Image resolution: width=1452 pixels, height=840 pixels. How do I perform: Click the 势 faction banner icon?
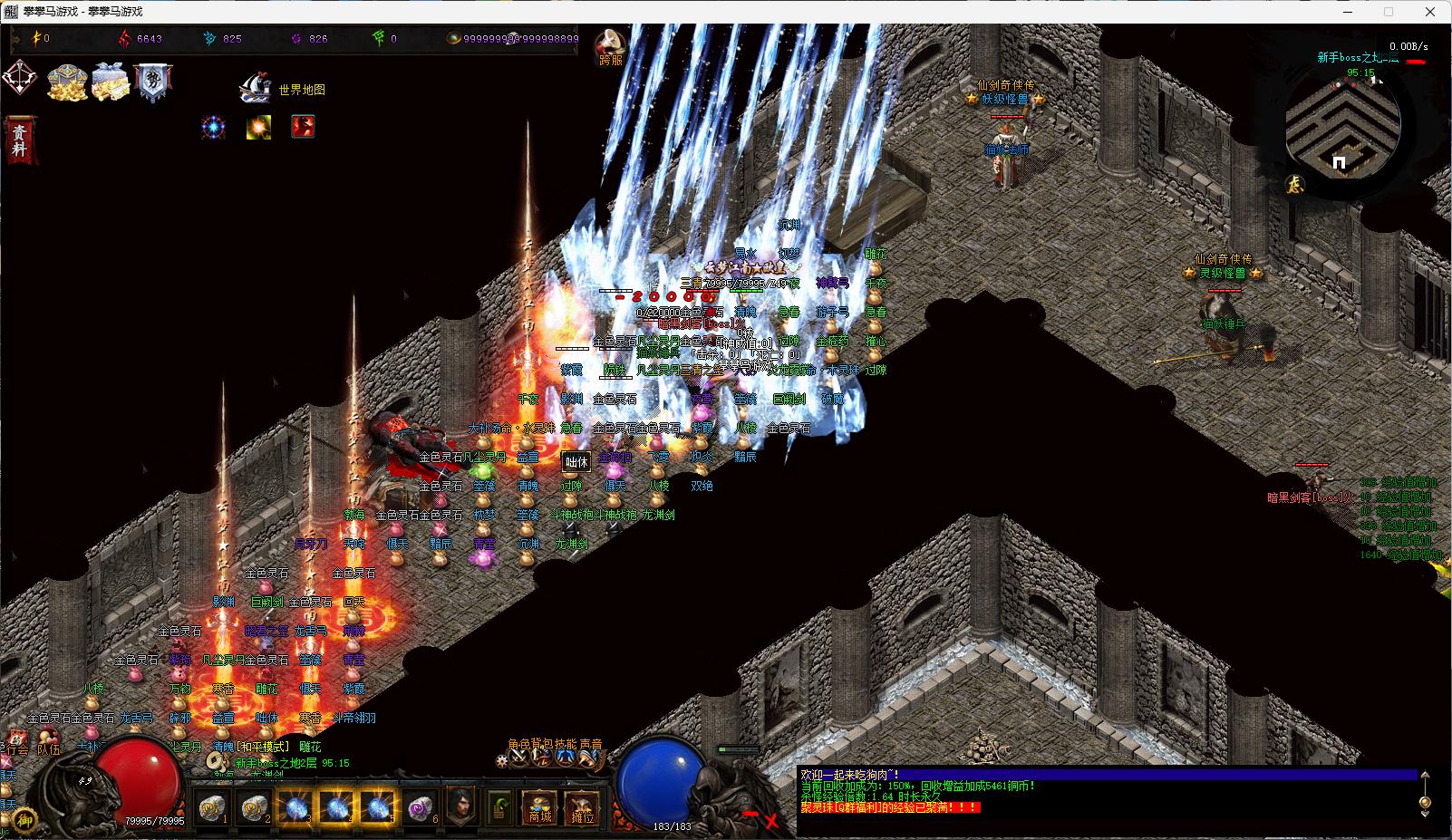click(151, 81)
